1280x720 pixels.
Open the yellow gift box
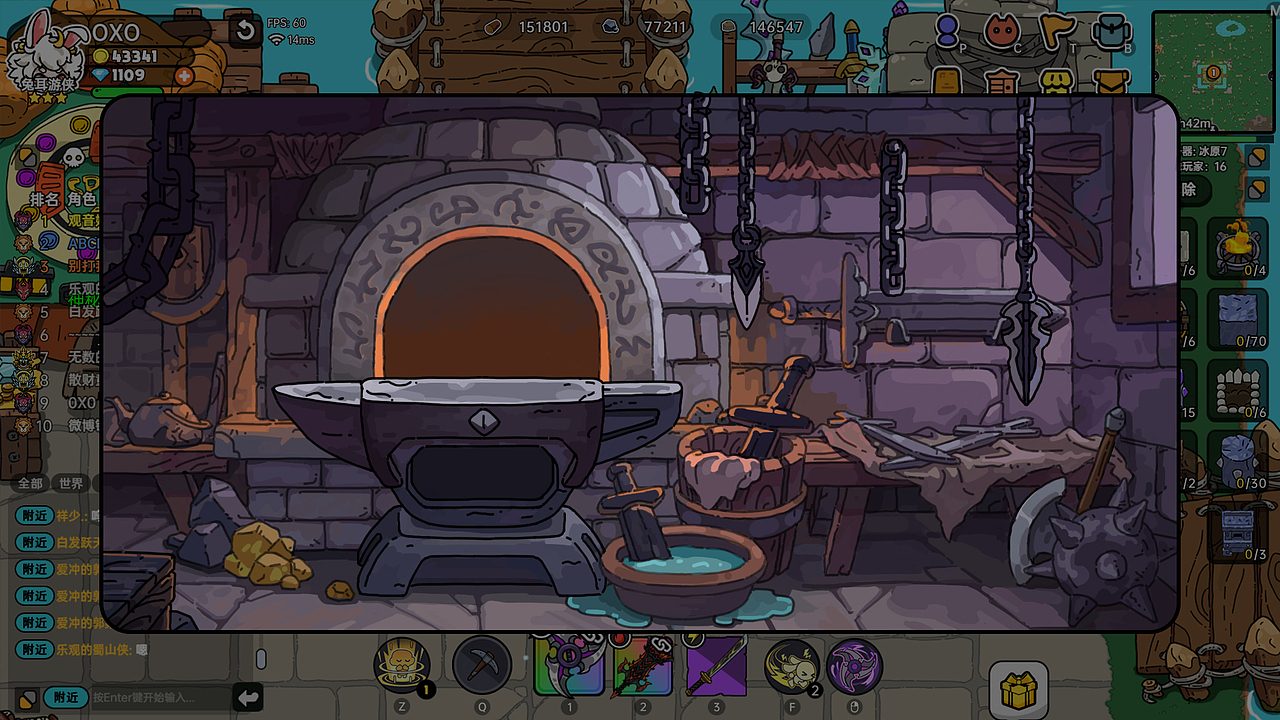pyautogui.click(x=1019, y=690)
